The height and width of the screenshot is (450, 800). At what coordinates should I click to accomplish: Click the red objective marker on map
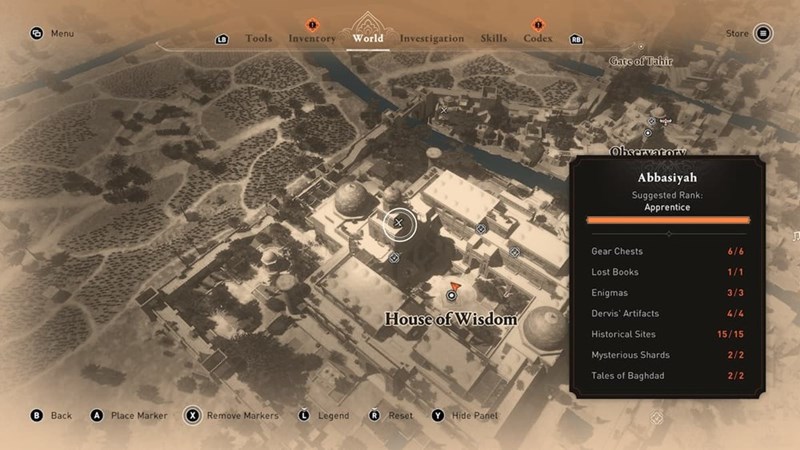(x=455, y=285)
